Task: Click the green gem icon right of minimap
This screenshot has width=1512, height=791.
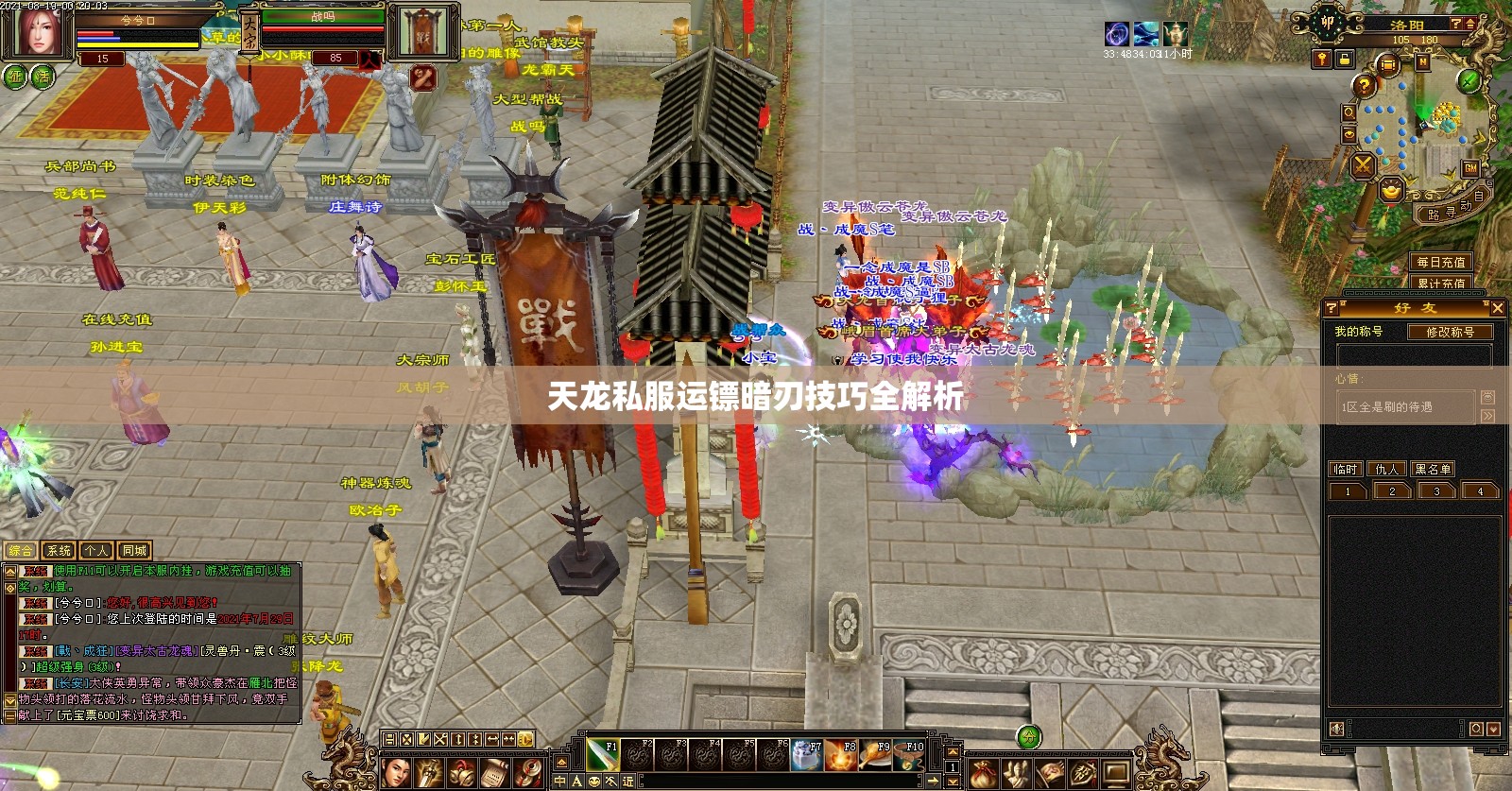Action: (x=1468, y=82)
